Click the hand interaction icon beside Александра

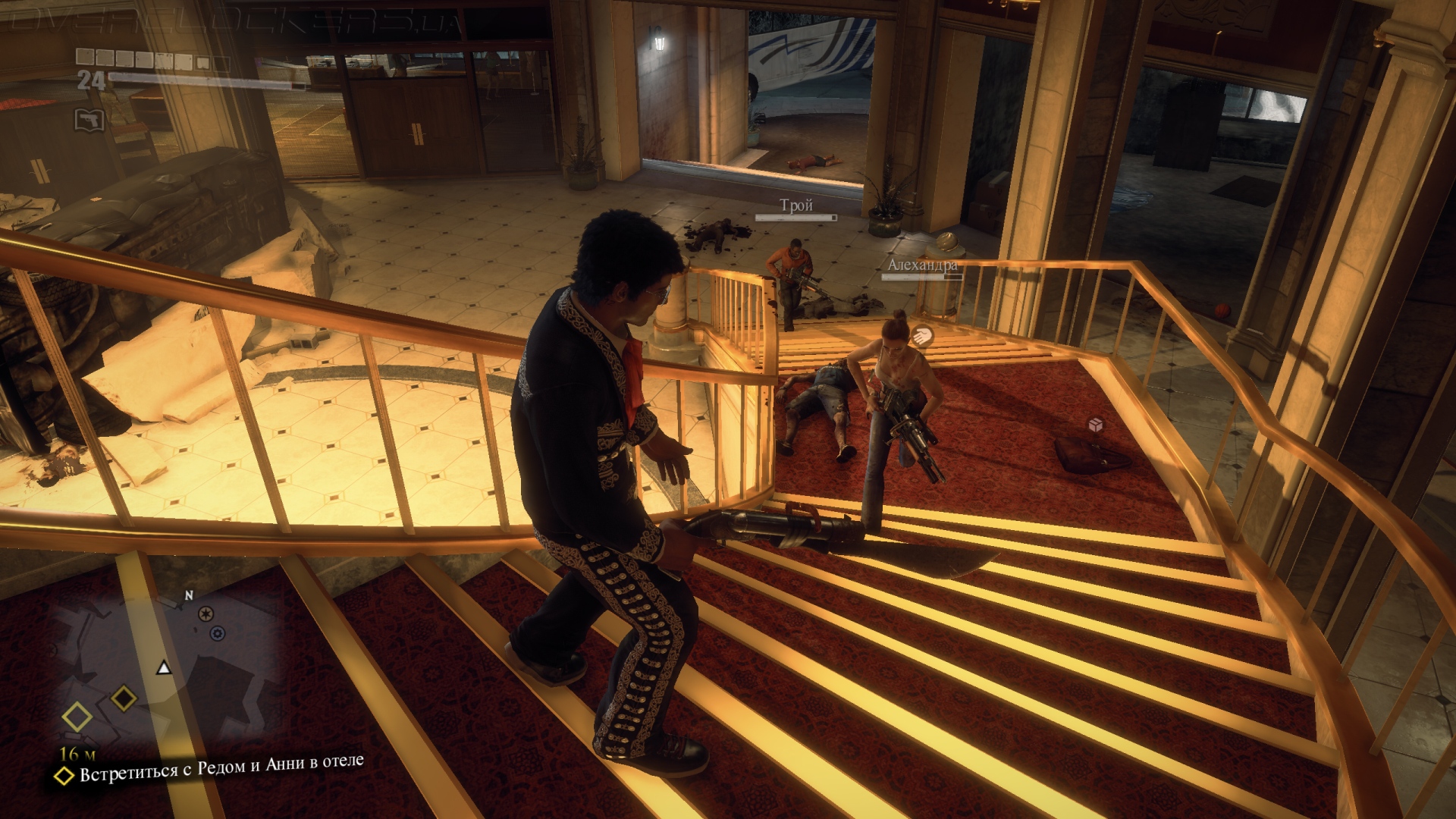[922, 334]
